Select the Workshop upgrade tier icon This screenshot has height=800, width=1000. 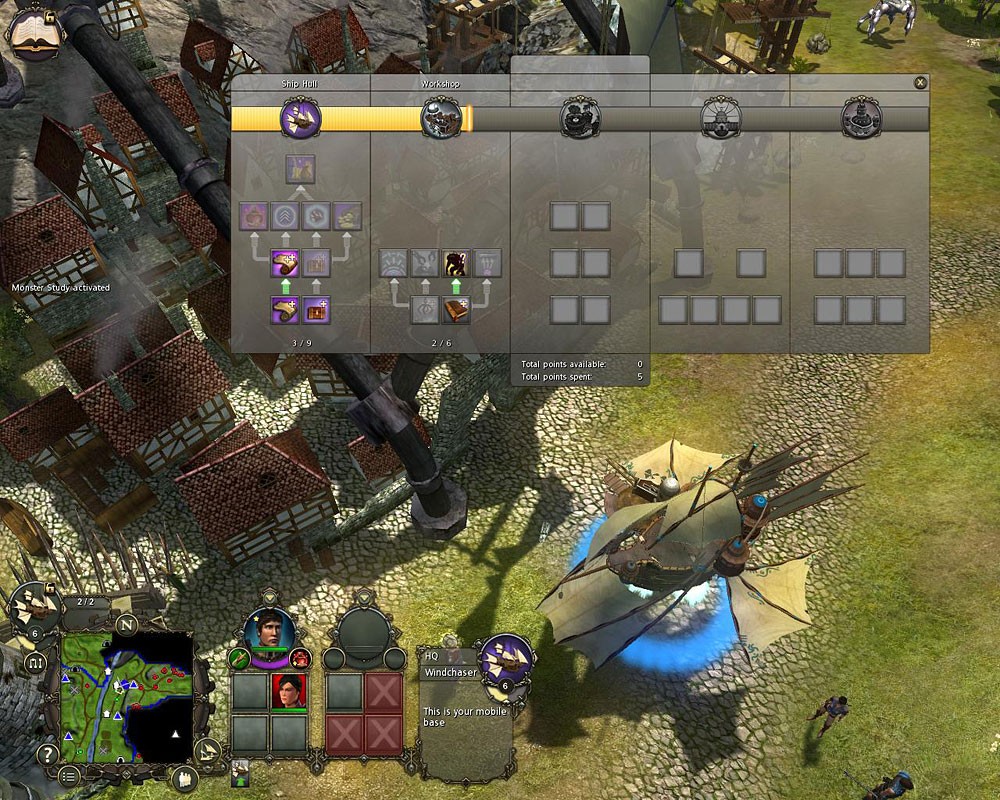(441, 119)
